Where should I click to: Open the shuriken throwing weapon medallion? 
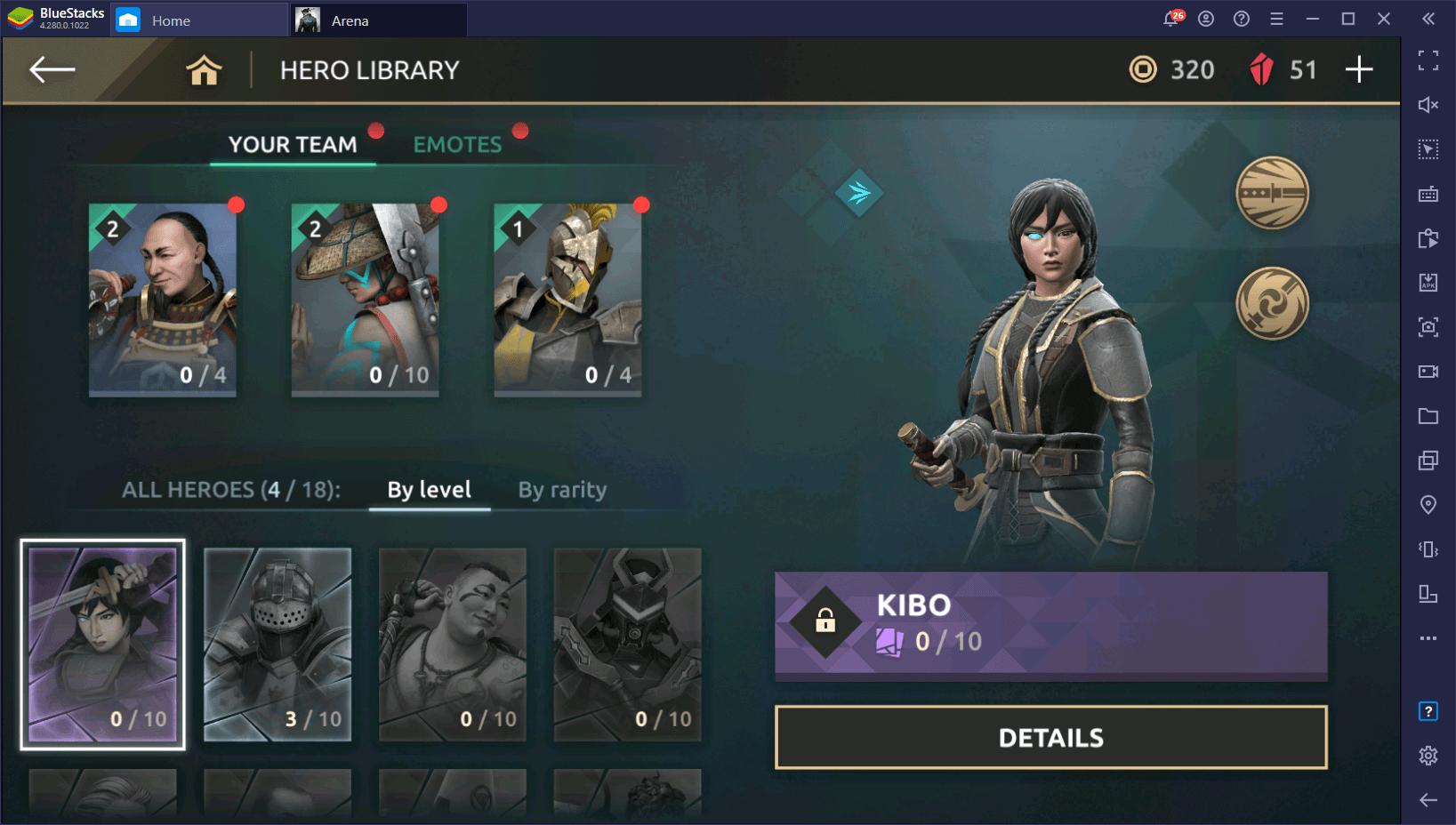1272,302
